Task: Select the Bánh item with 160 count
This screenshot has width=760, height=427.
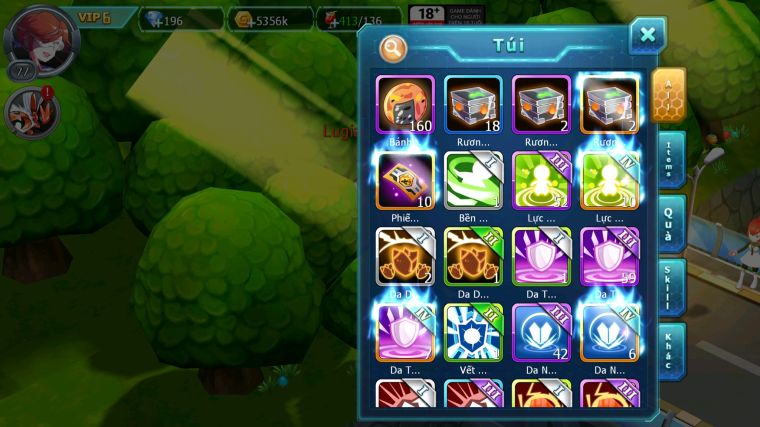Action: [405, 105]
